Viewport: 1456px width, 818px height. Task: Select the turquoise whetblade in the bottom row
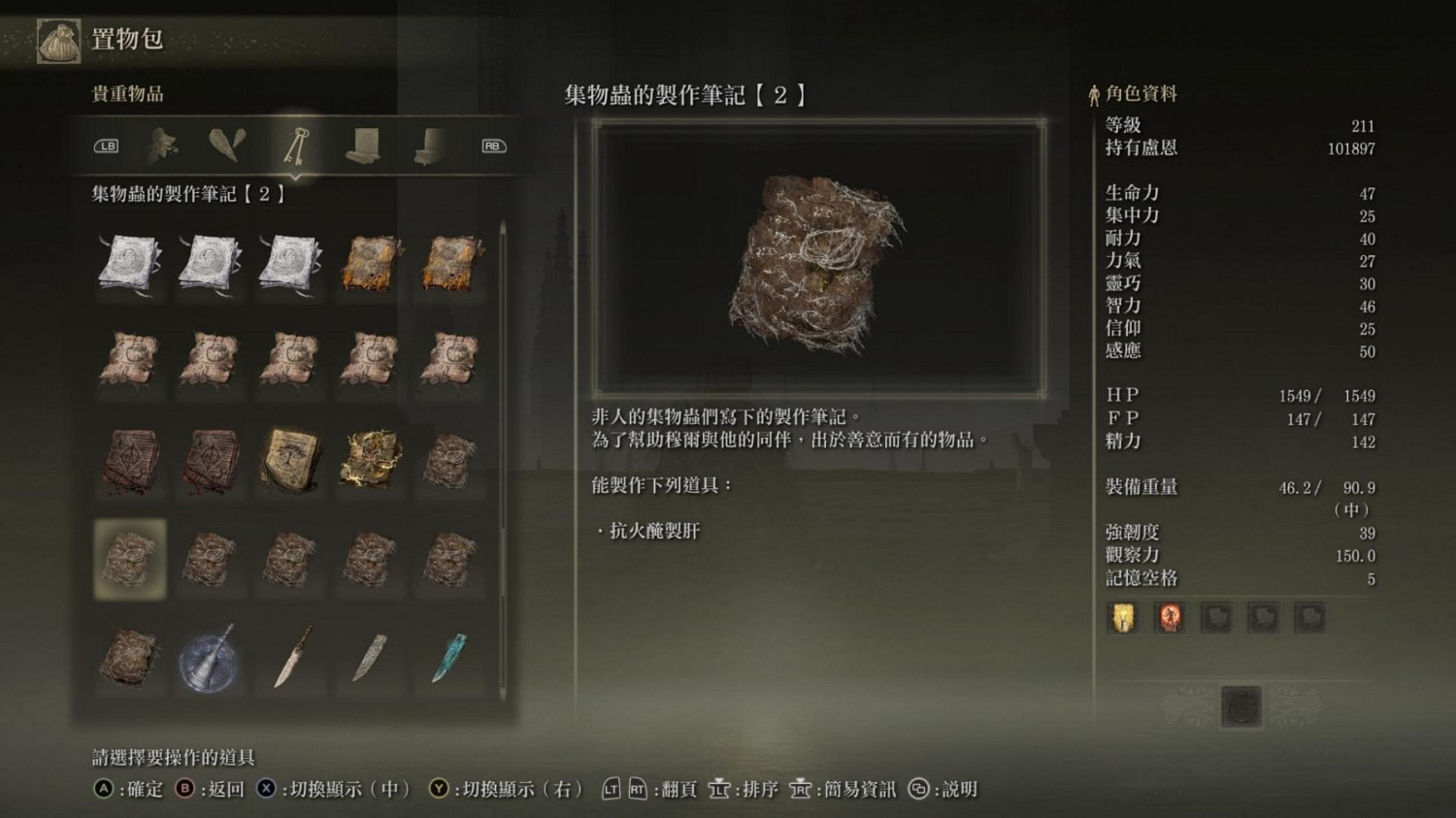point(449,658)
